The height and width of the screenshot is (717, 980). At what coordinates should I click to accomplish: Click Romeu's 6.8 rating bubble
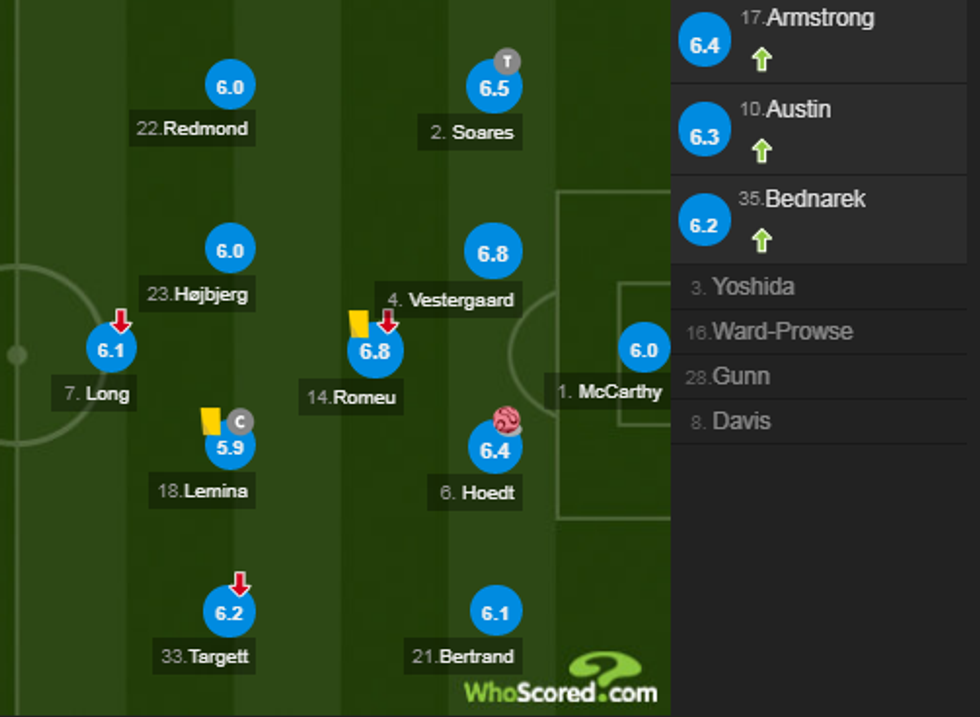pos(374,351)
